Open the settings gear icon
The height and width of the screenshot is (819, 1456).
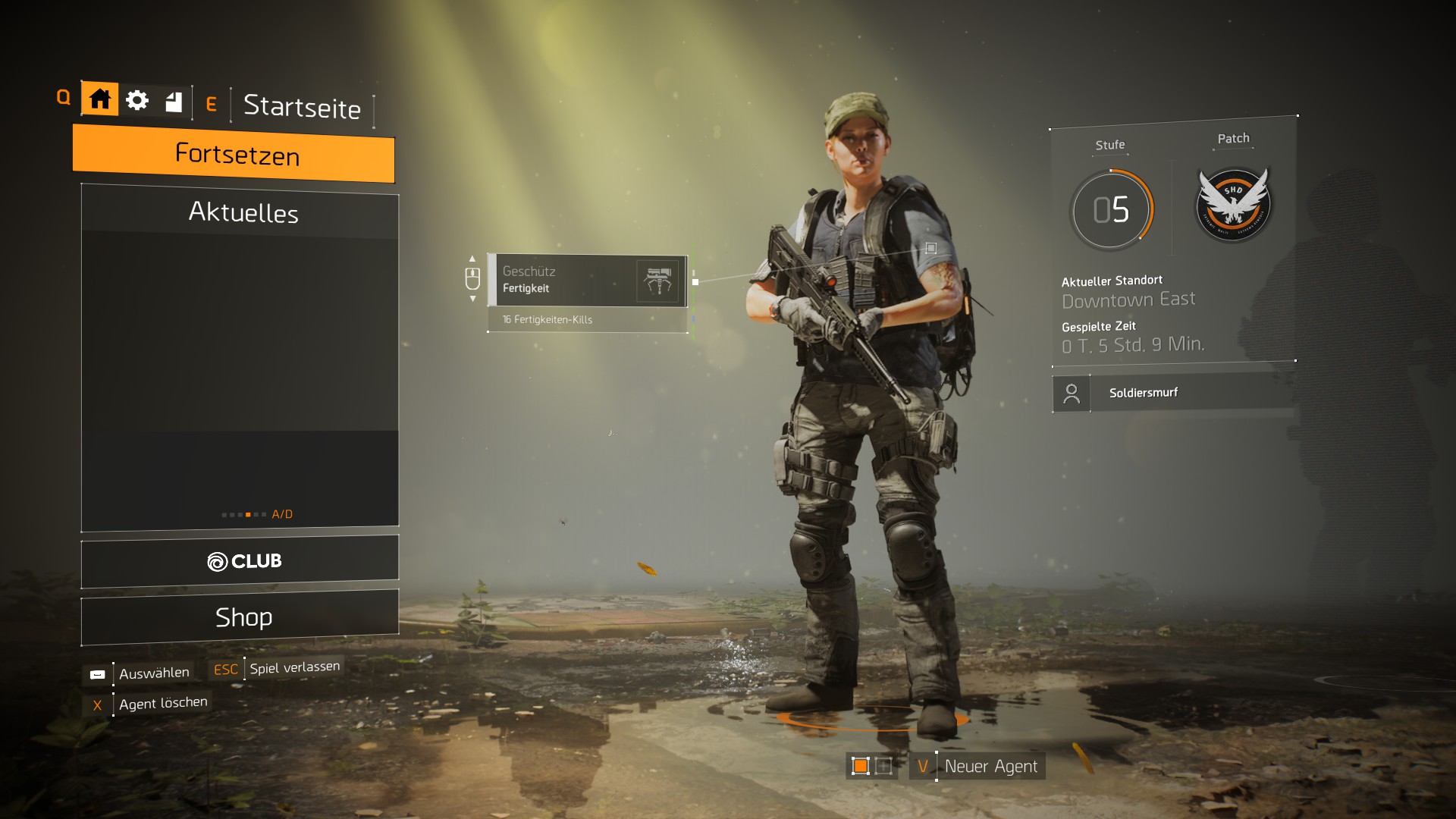[x=137, y=99]
